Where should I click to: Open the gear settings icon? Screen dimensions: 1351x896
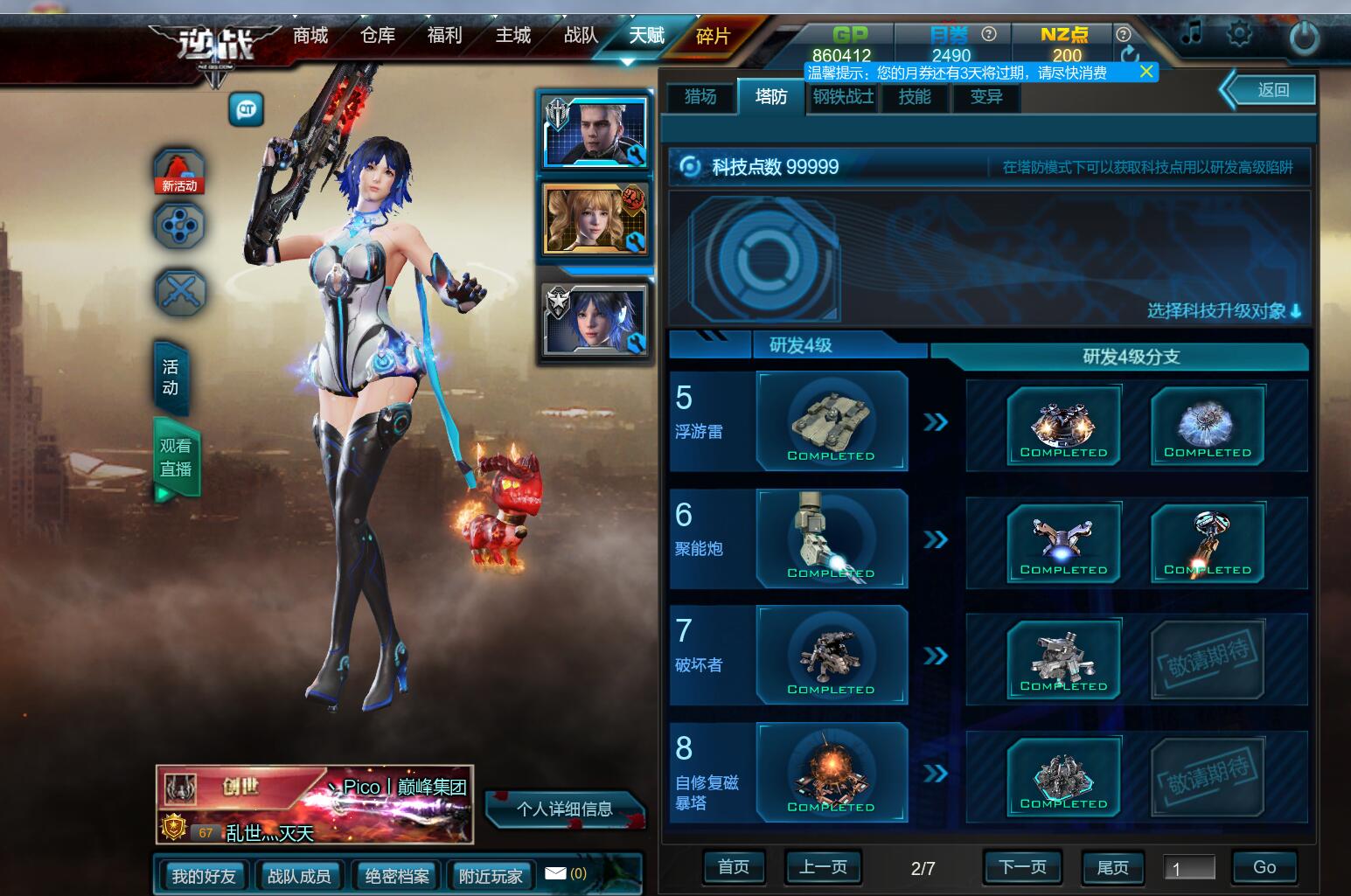point(1239,35)
